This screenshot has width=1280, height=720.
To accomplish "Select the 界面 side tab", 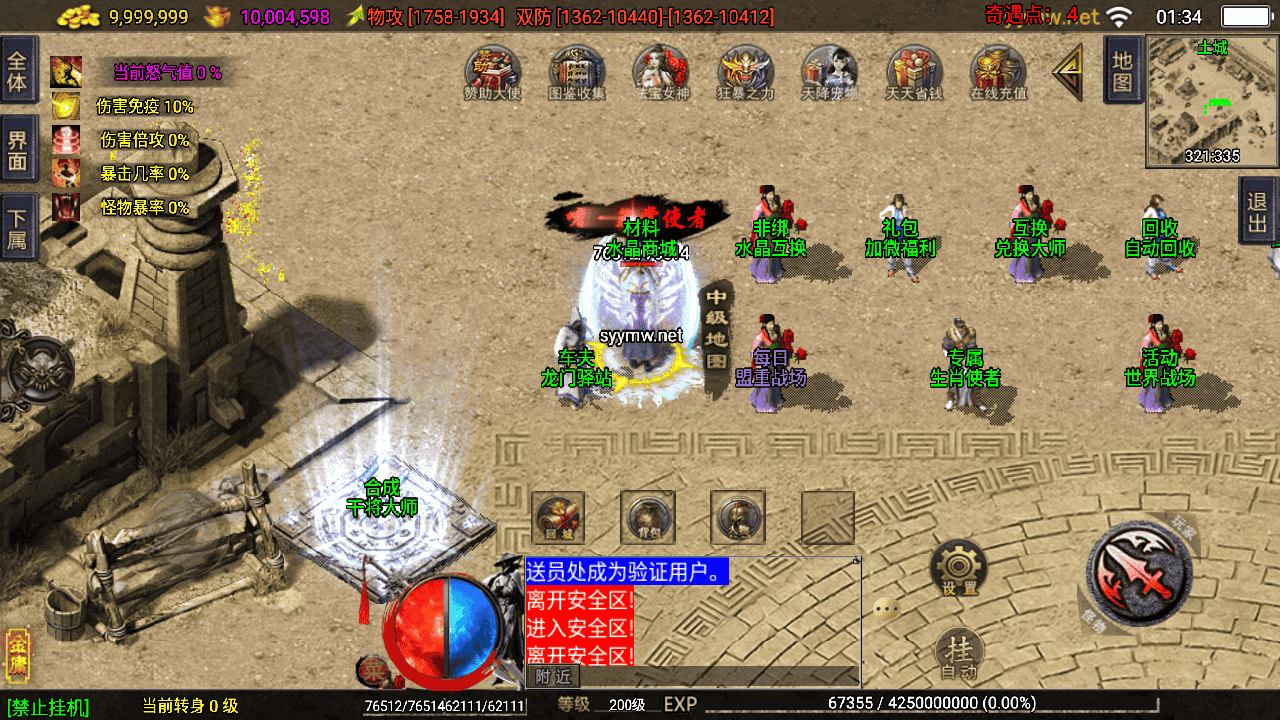I will [18, 148].
